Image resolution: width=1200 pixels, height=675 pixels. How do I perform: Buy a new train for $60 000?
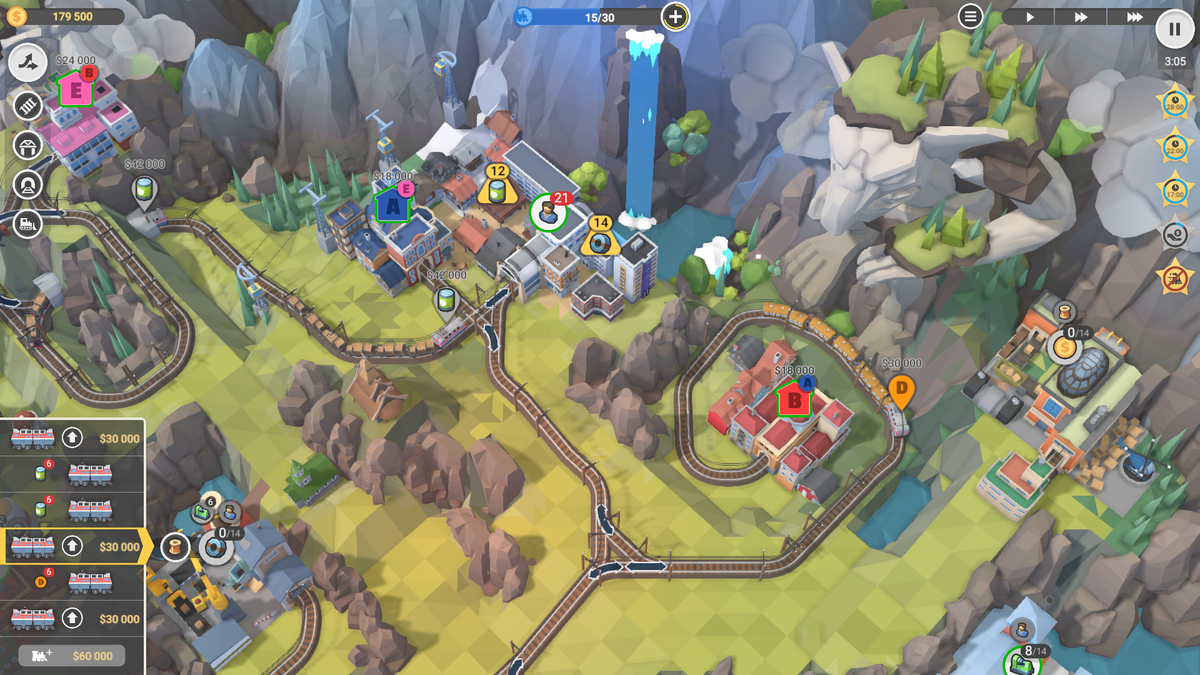pos(72,655)
